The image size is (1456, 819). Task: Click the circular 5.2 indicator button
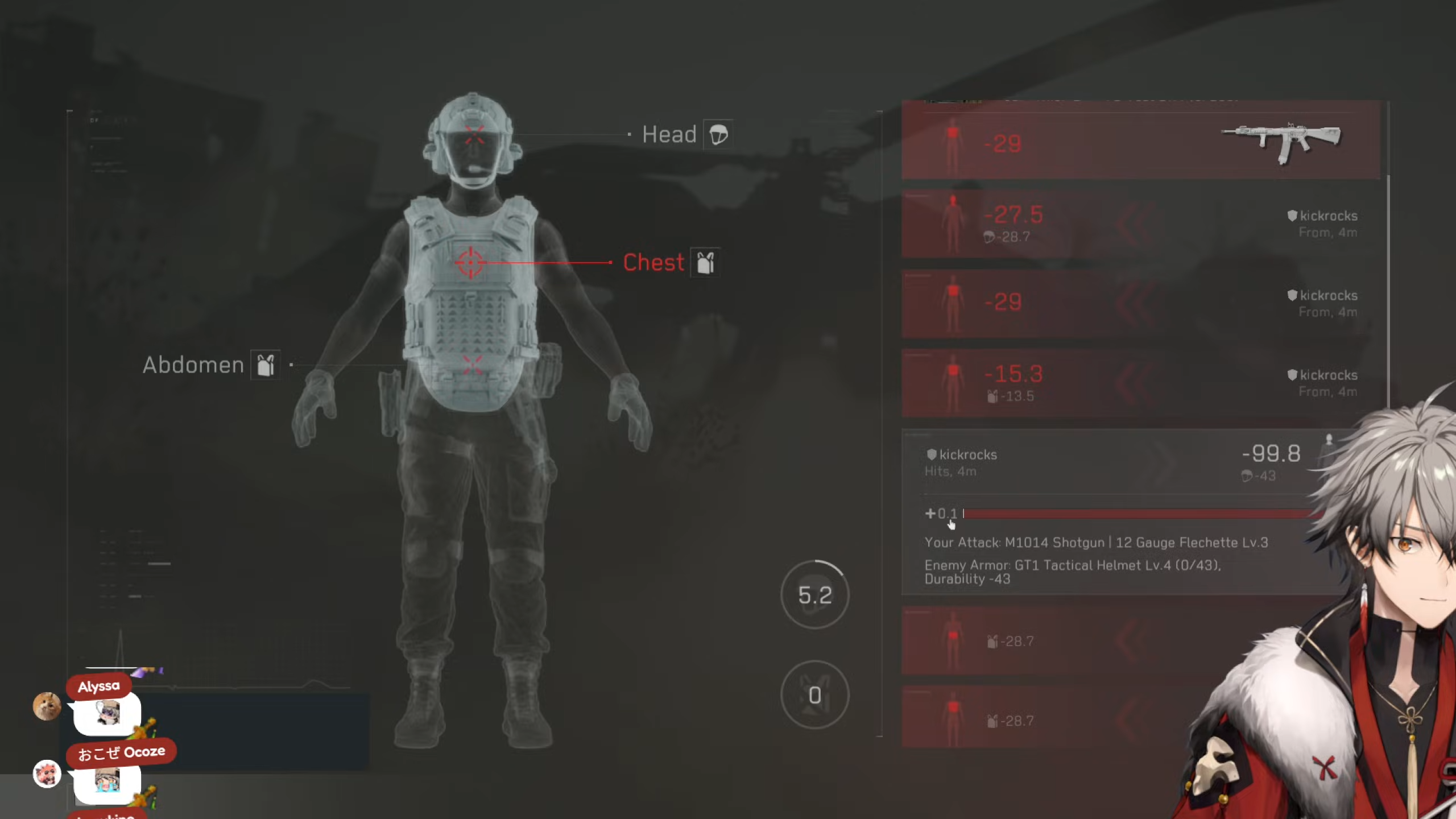click(x=814, y=595)
